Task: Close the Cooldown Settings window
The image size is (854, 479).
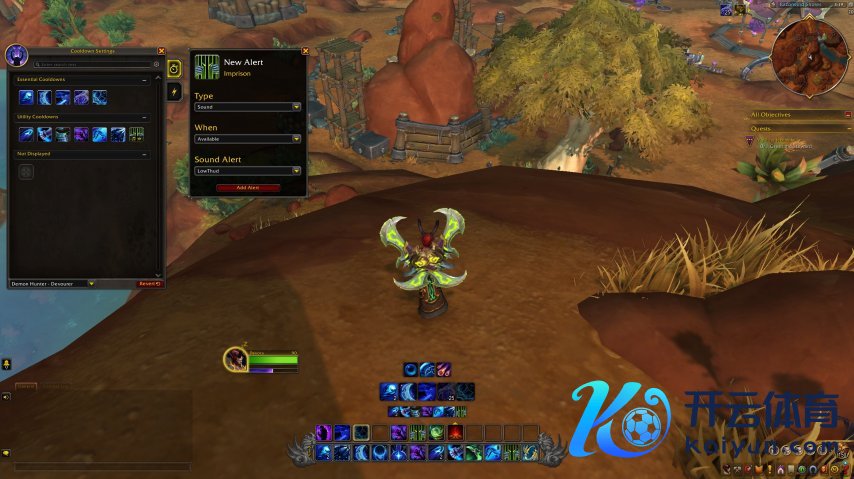Action: coord(162,51)
